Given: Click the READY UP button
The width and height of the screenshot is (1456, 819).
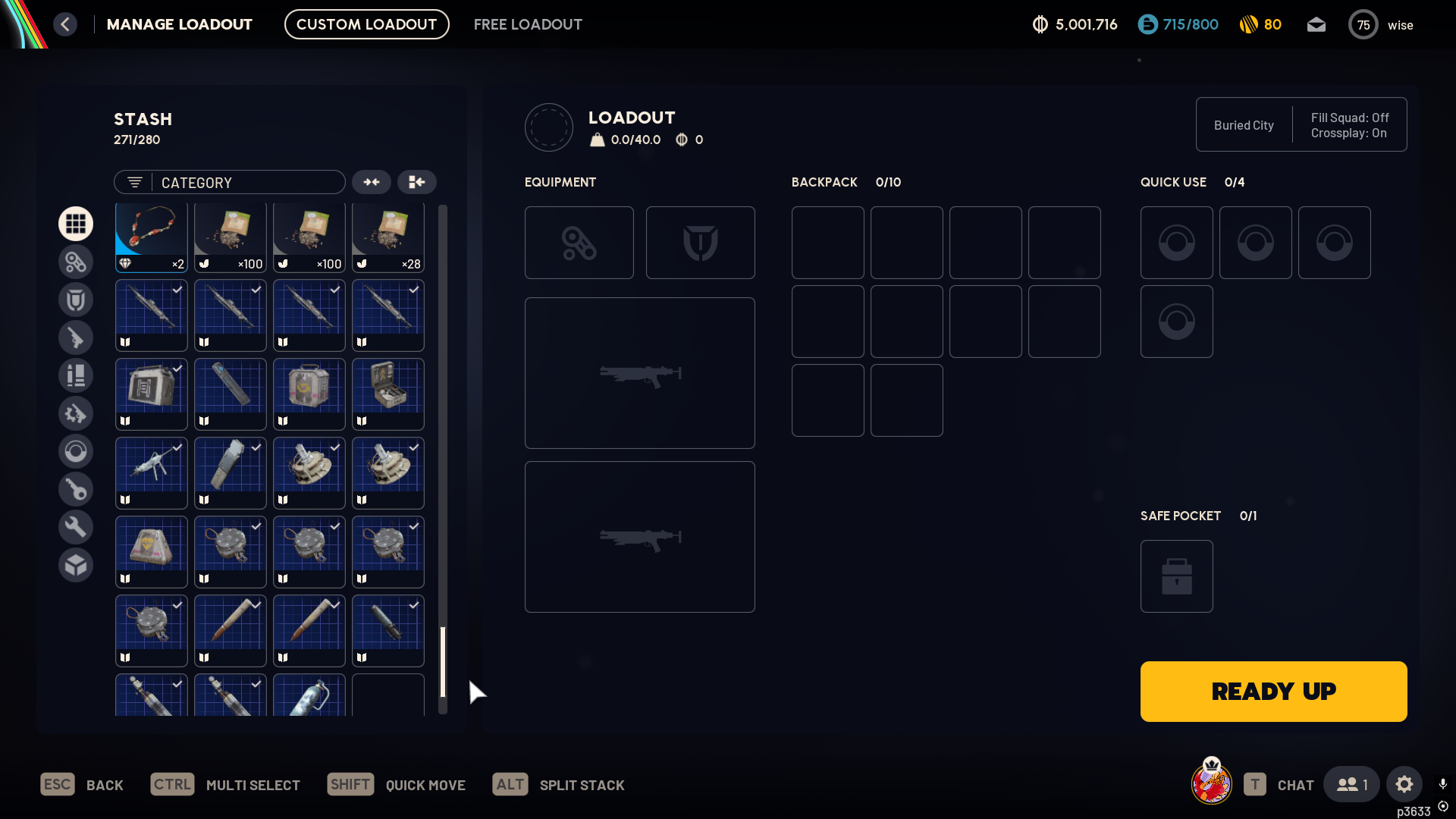Looking at the screenshot, I should pos(1273,691).
